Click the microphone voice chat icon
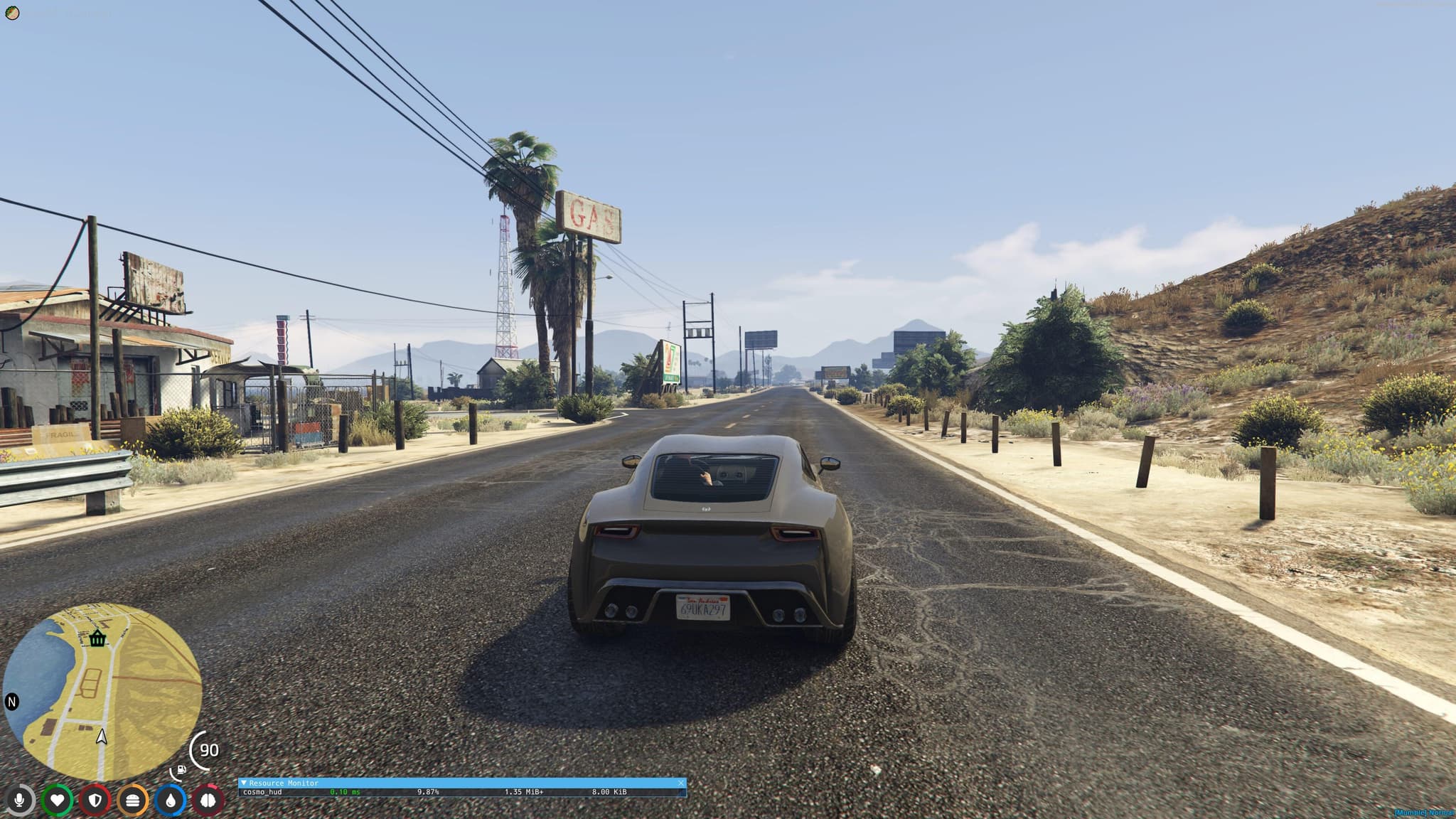Screen dimensions: 1456x819 (21, 800)
